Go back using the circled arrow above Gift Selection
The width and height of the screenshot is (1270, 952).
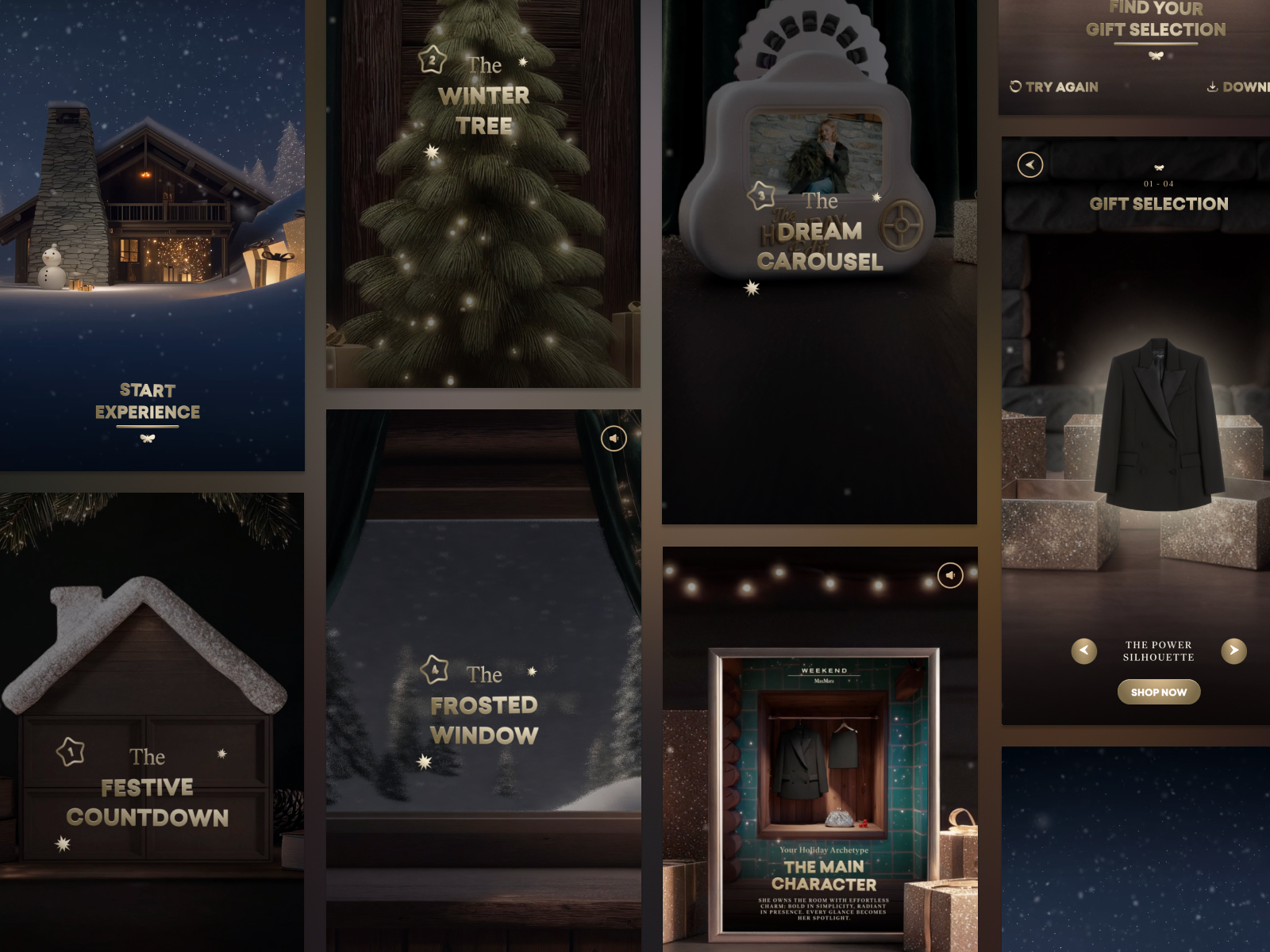click(1029, 164)
